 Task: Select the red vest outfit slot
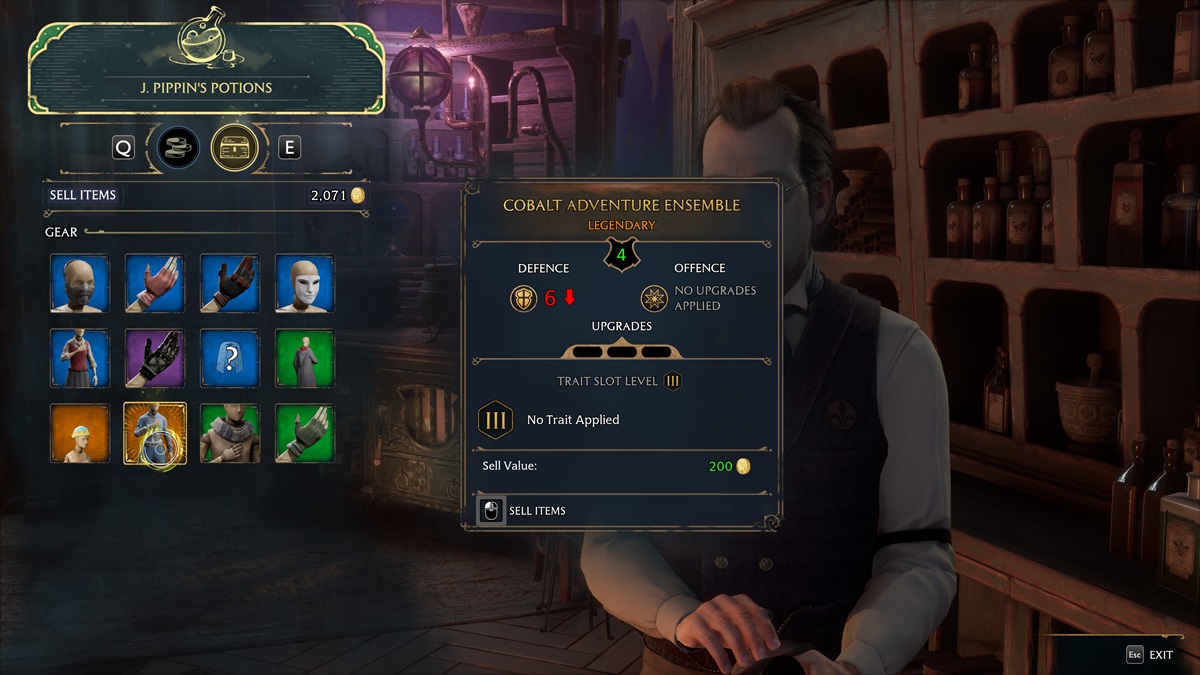pos(80,358)
